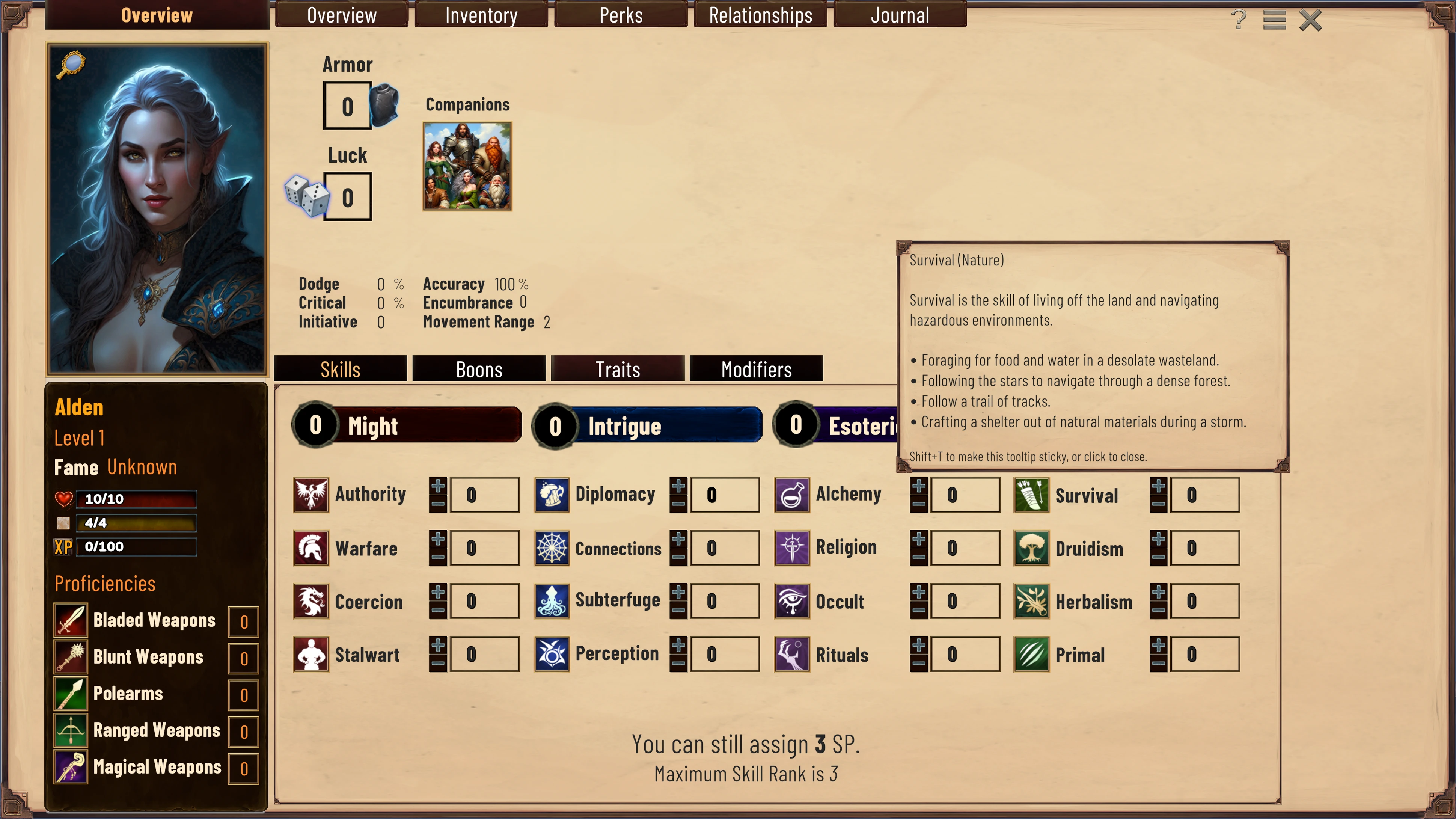Increase the Authority skill by one
This screenshot has width=1456, height=819.
437,486
